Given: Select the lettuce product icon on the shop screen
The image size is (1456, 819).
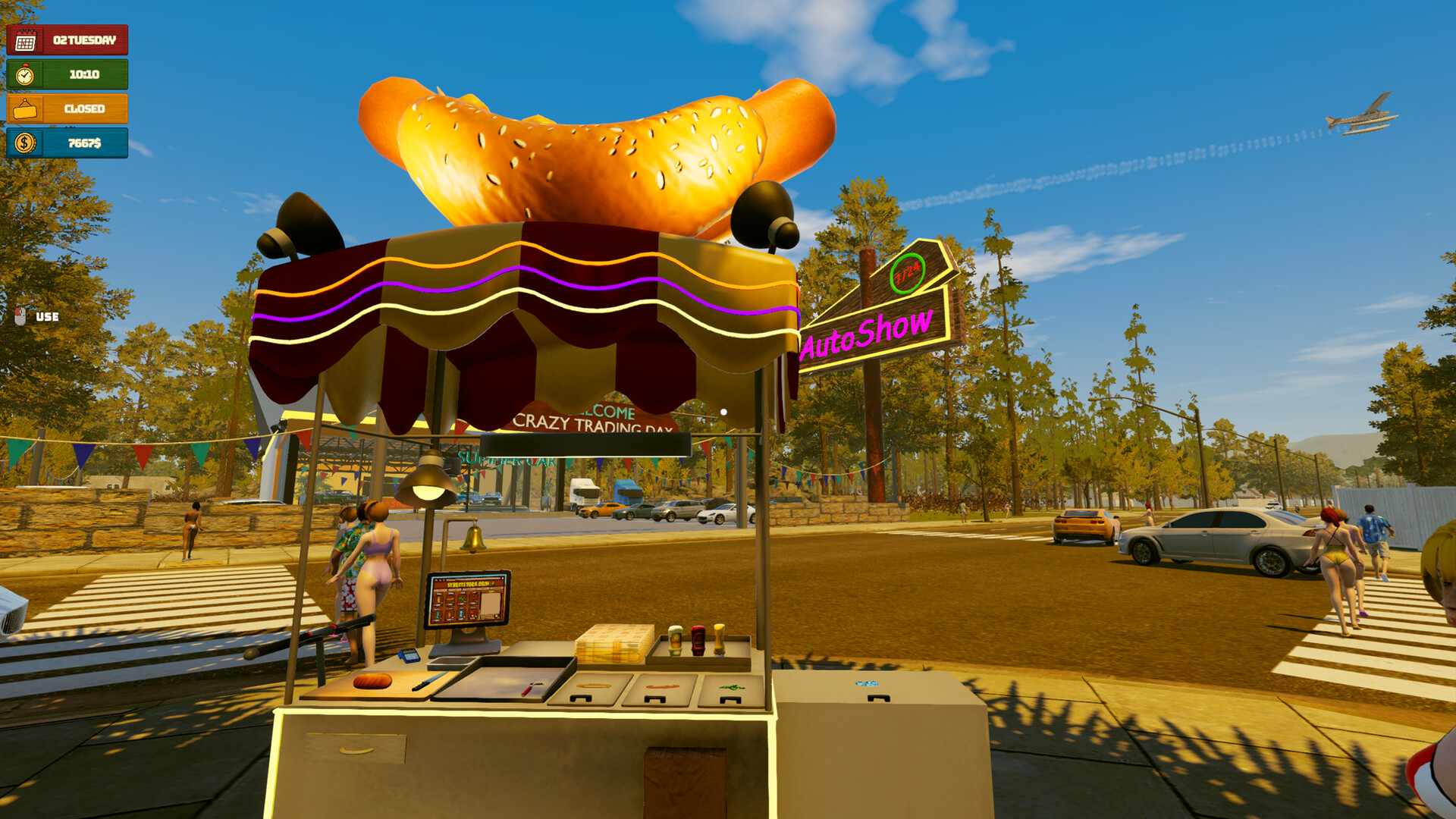Looking at the screenshot, I should point(463,598).
